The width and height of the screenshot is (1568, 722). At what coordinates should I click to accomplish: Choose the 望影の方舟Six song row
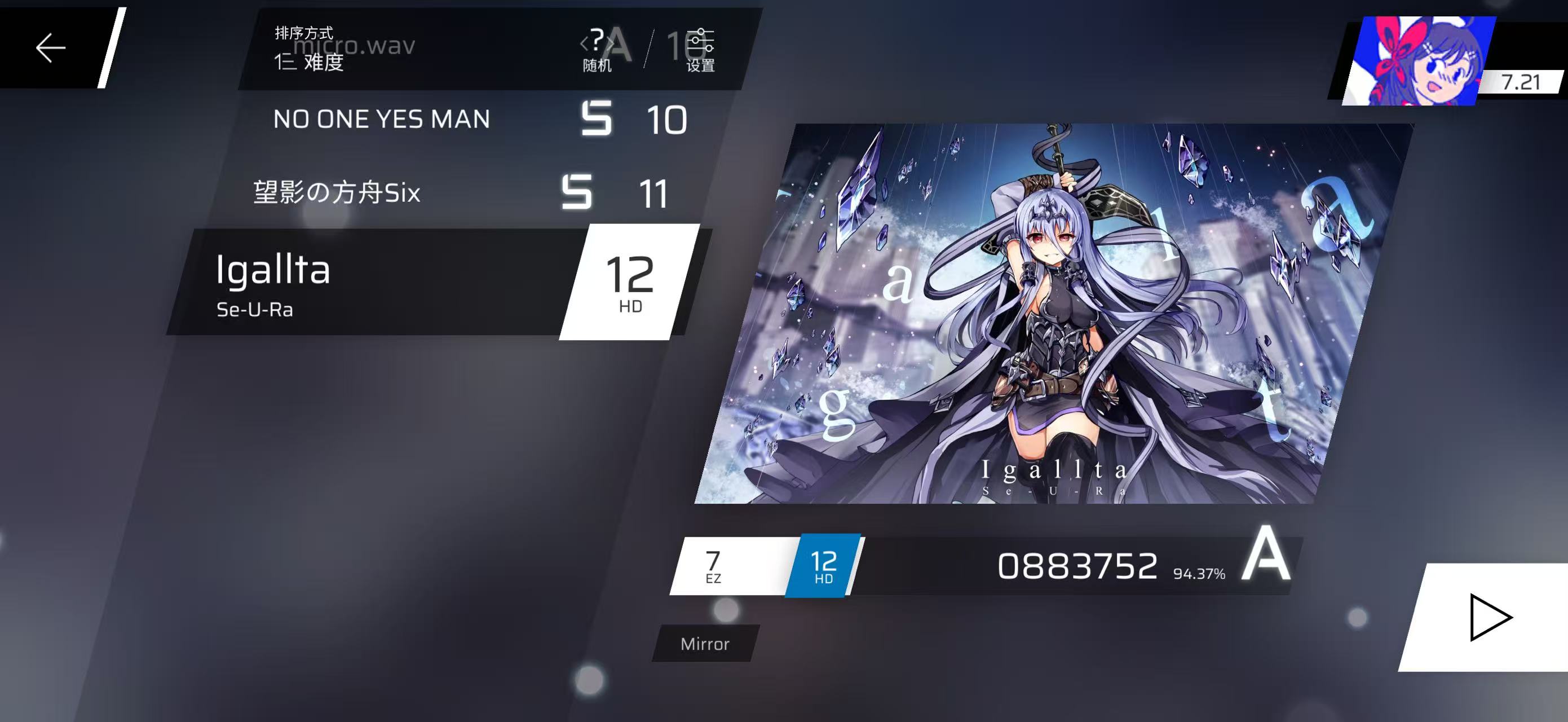[x=337, y=193]
